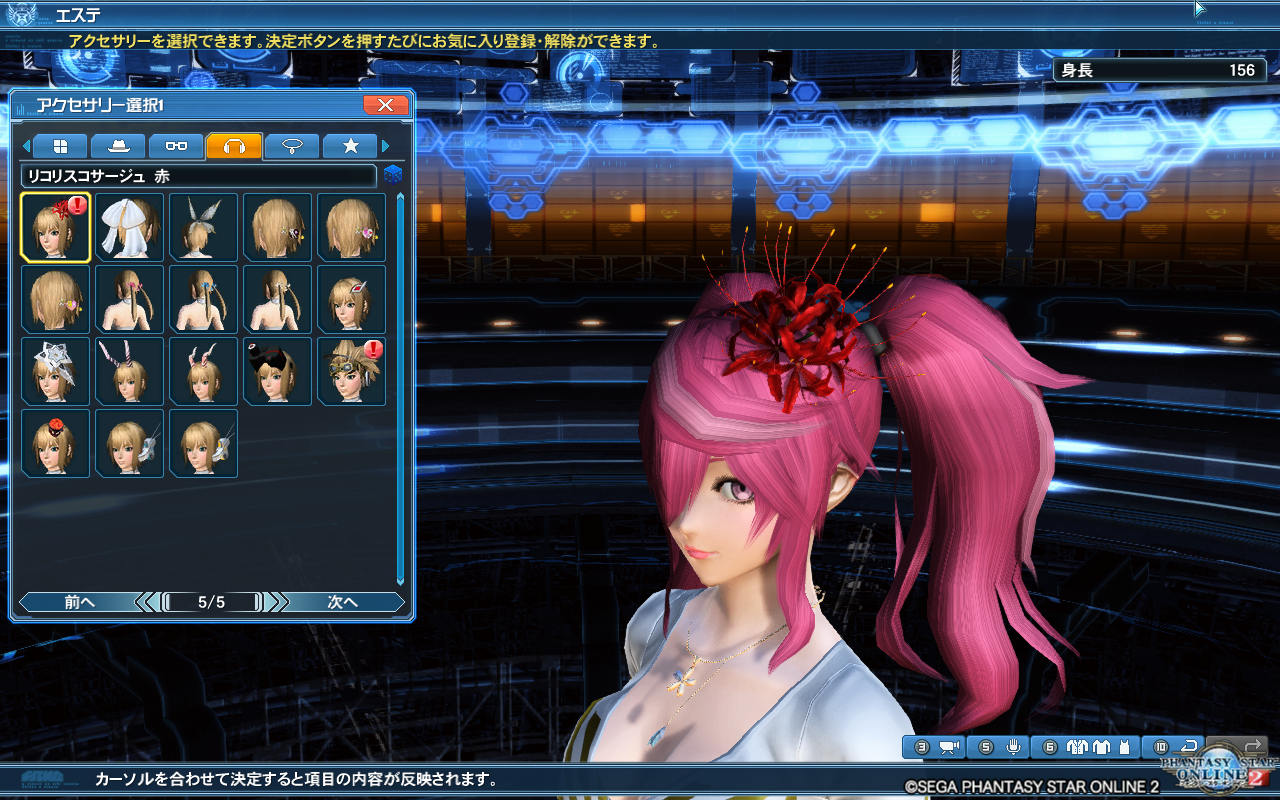
Task: Open the jacket outfit icon at bottom right
Action: point(1079,747)
